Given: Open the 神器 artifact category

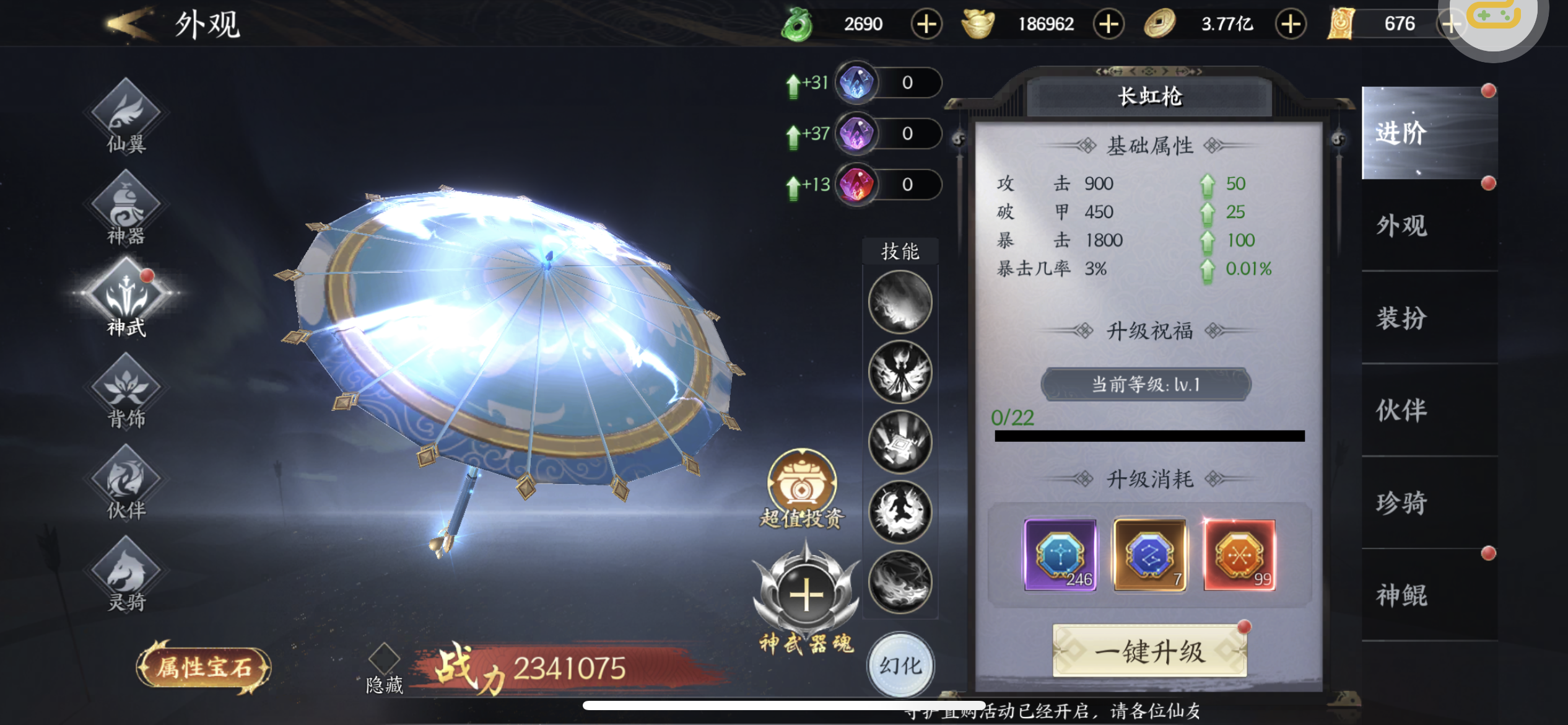Looking at the screenshot, I should coord(126,209).
